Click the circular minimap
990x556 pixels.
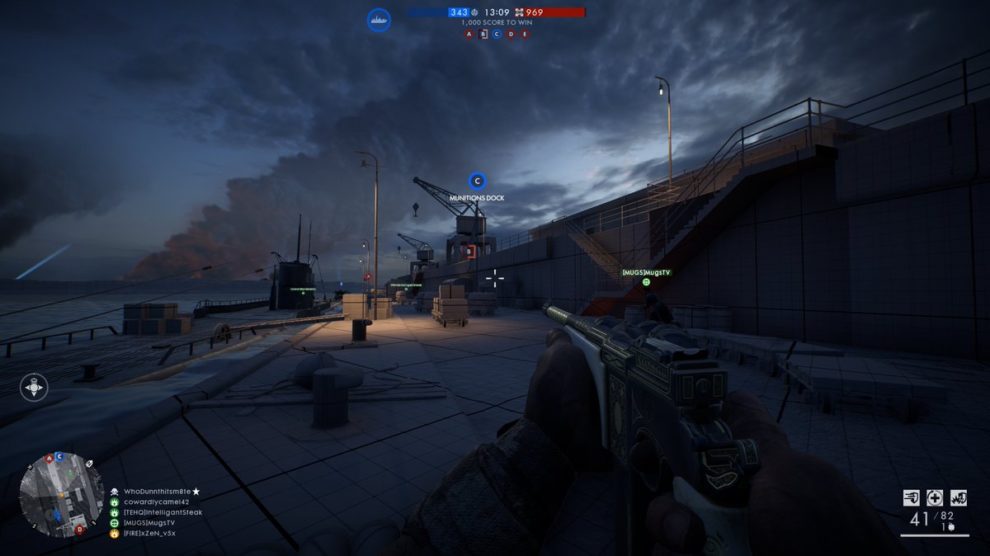61,494
